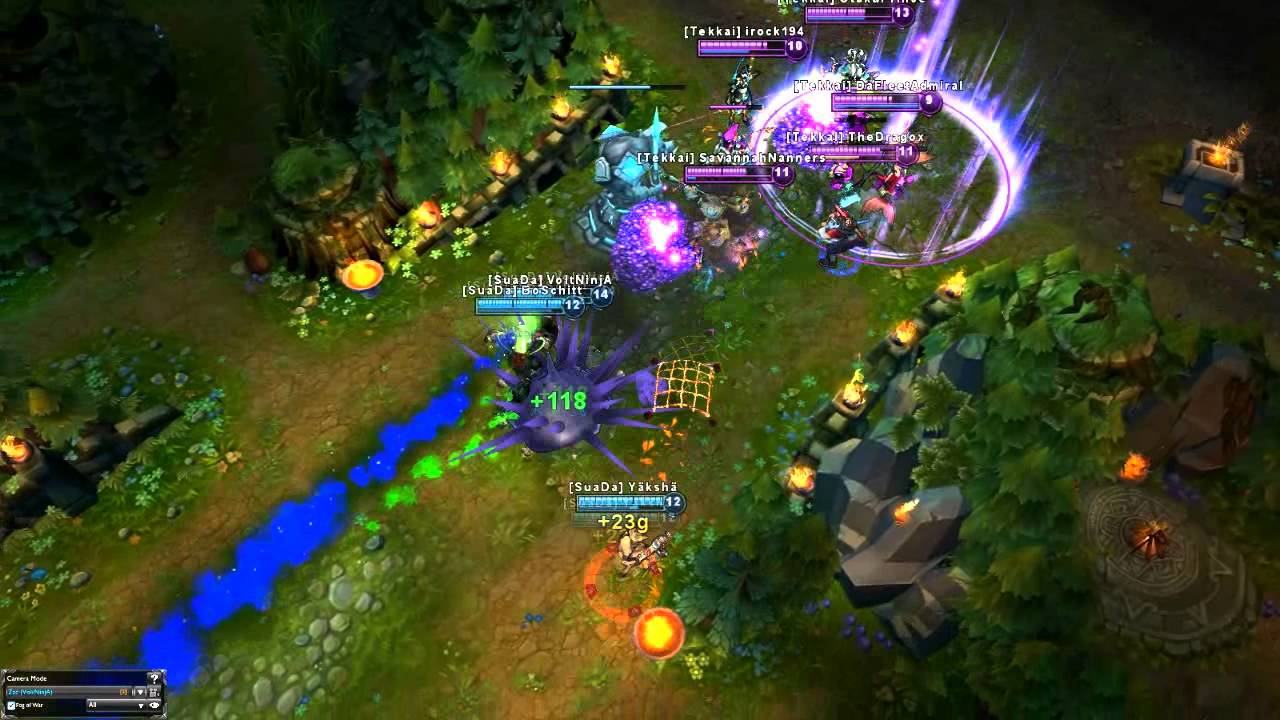
Task: Toggle the eye icon next to the All dropdown
Action: (x=155, y=706)
